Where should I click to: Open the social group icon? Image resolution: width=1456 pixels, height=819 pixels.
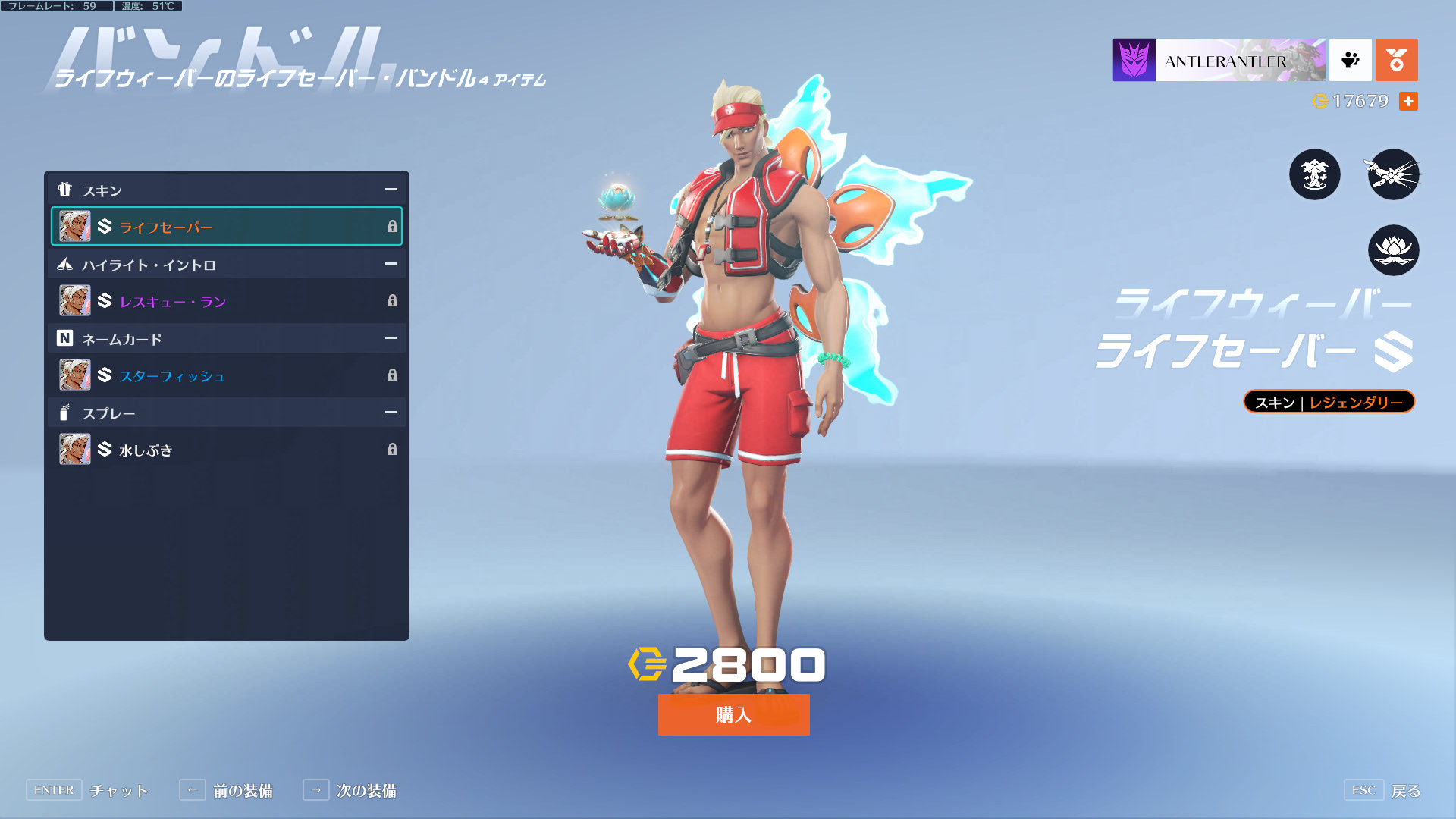tap(1350, 60)
